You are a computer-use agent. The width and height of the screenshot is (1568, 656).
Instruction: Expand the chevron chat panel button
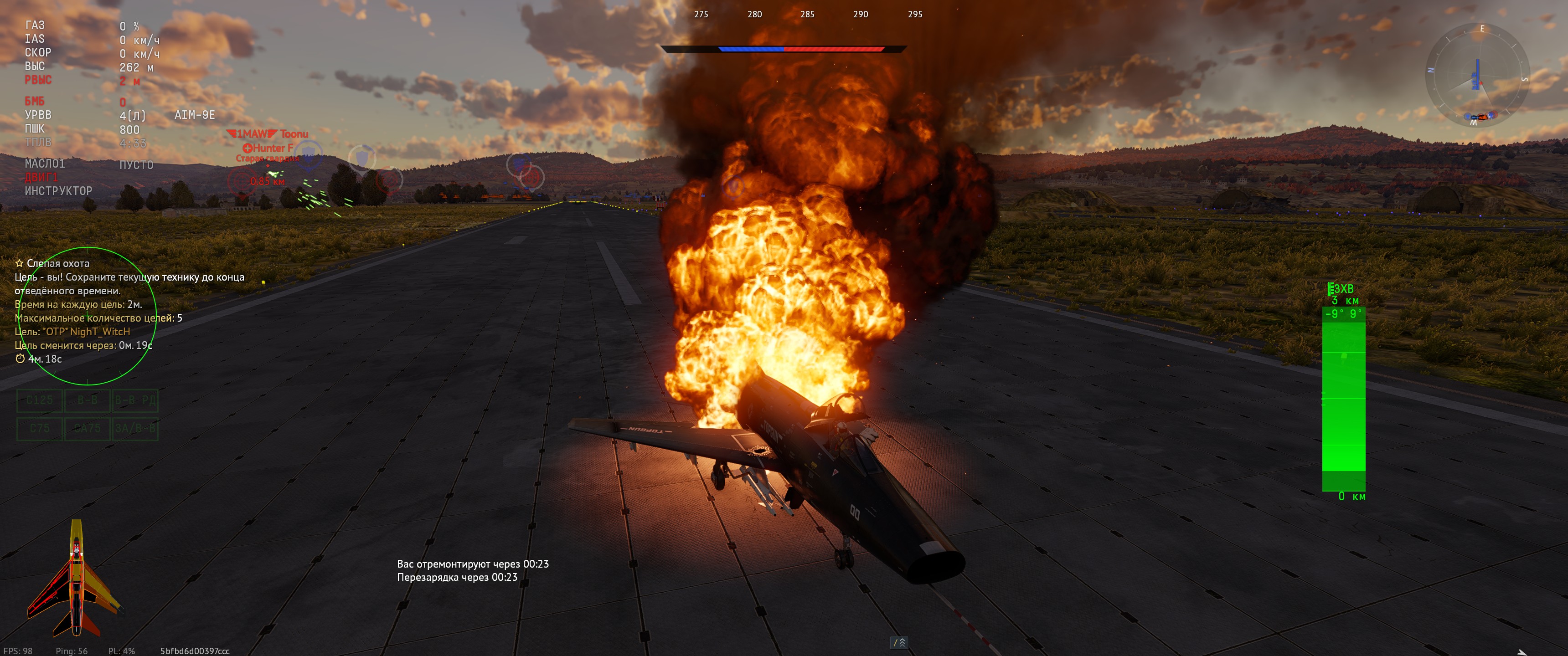pyautogui.click(x=899, y=643)
